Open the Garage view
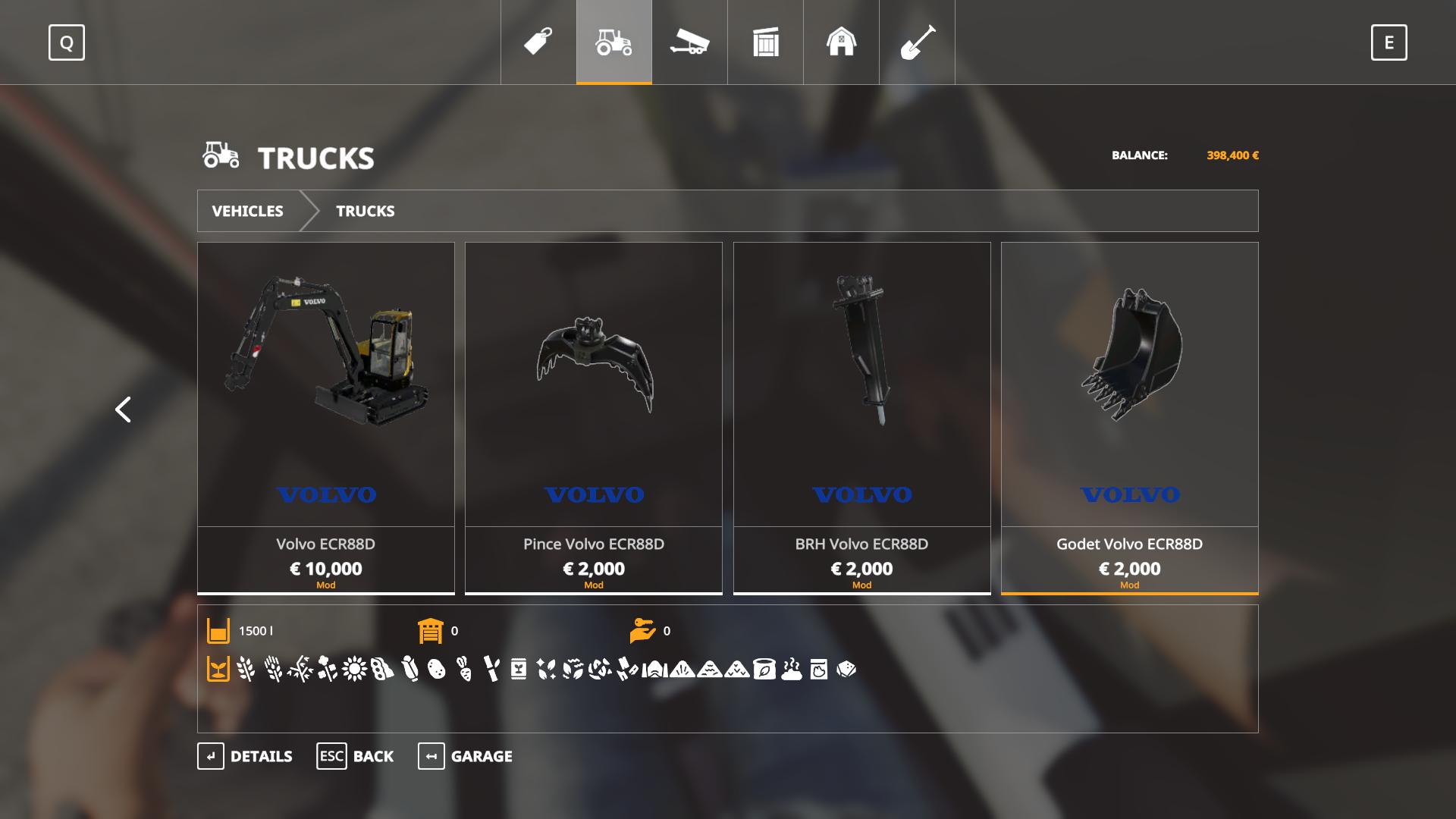 pyautogui.click(x=465, y=756)
